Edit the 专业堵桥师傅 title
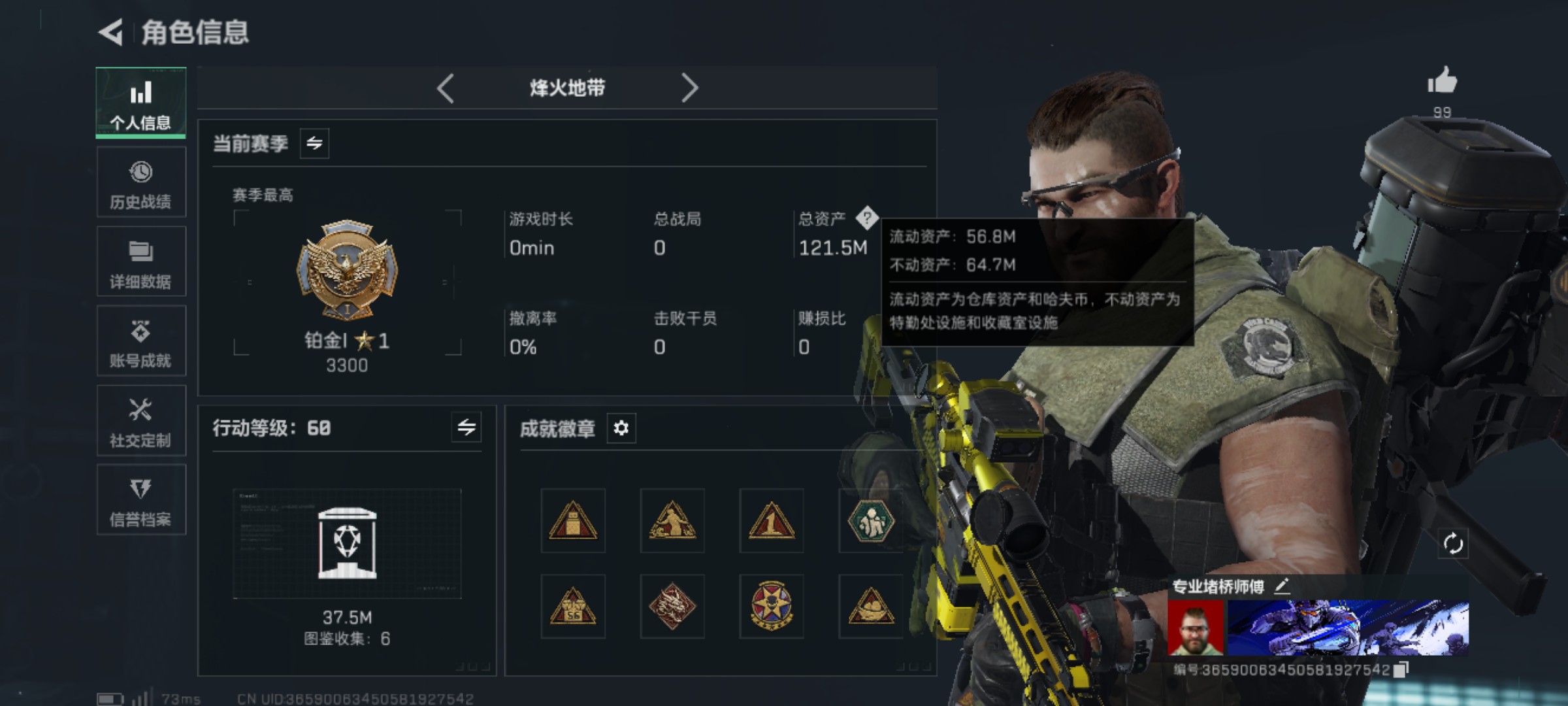 click(x=1282, y=586)
